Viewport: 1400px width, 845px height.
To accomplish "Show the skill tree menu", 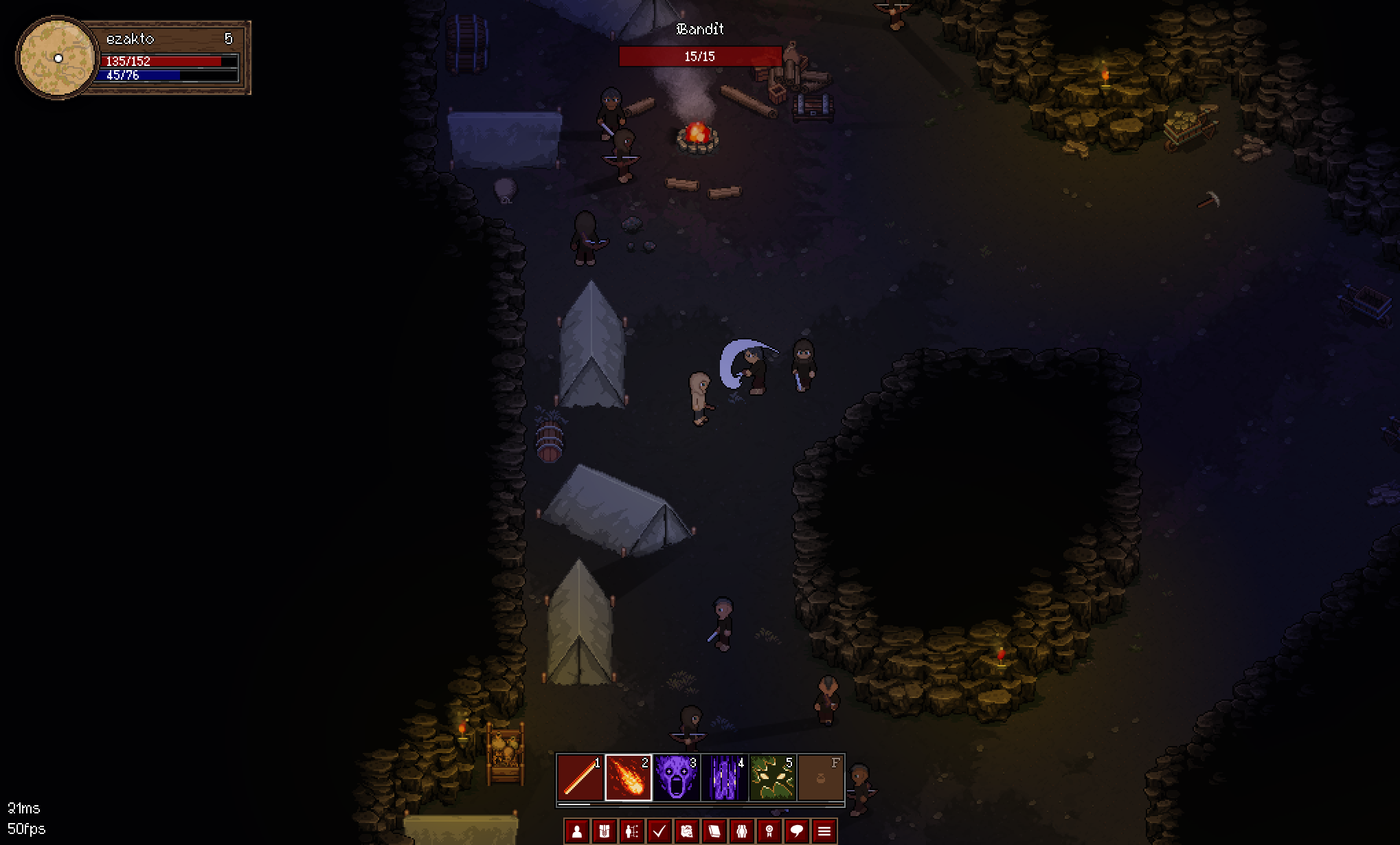I will 632,831.
